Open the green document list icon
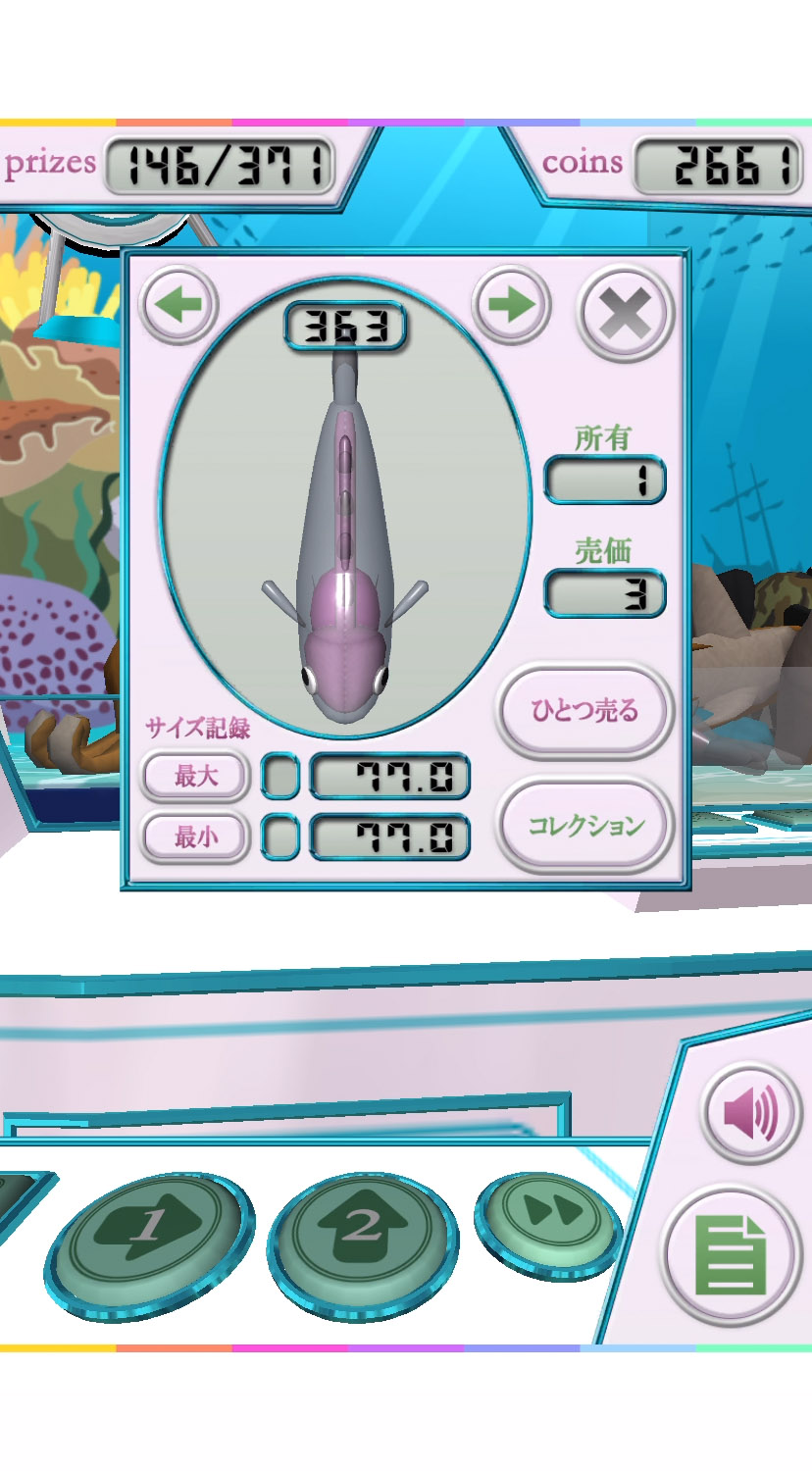812x1471 pixels. point(729,1256)
